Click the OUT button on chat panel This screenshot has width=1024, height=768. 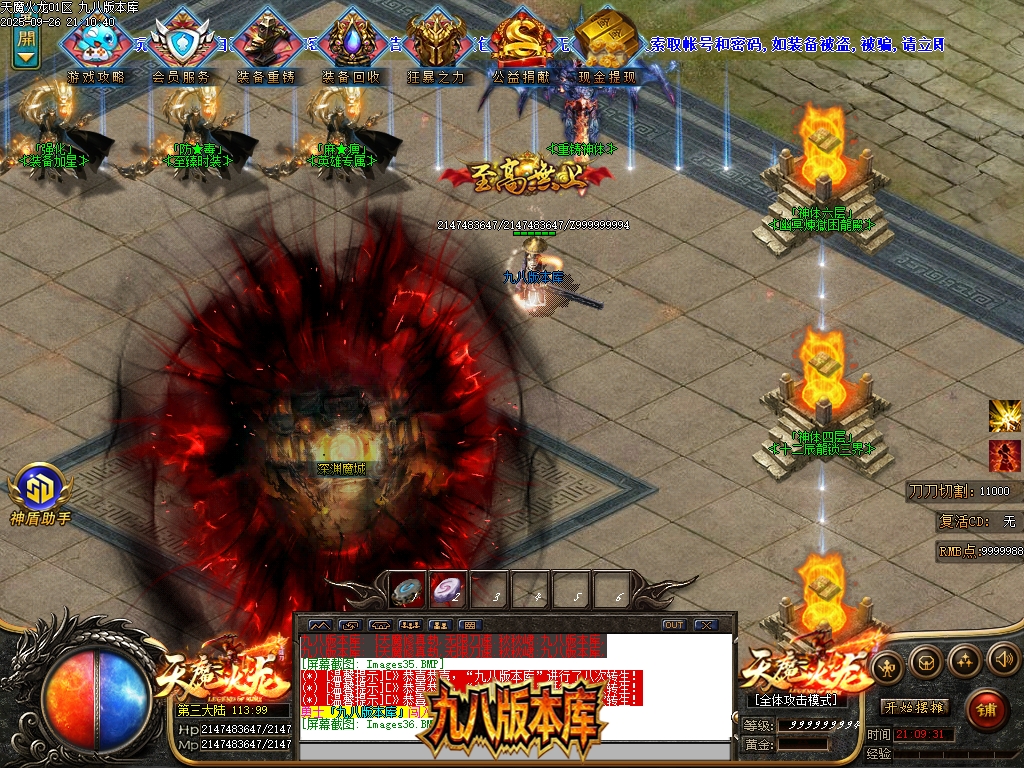point(674,625)
